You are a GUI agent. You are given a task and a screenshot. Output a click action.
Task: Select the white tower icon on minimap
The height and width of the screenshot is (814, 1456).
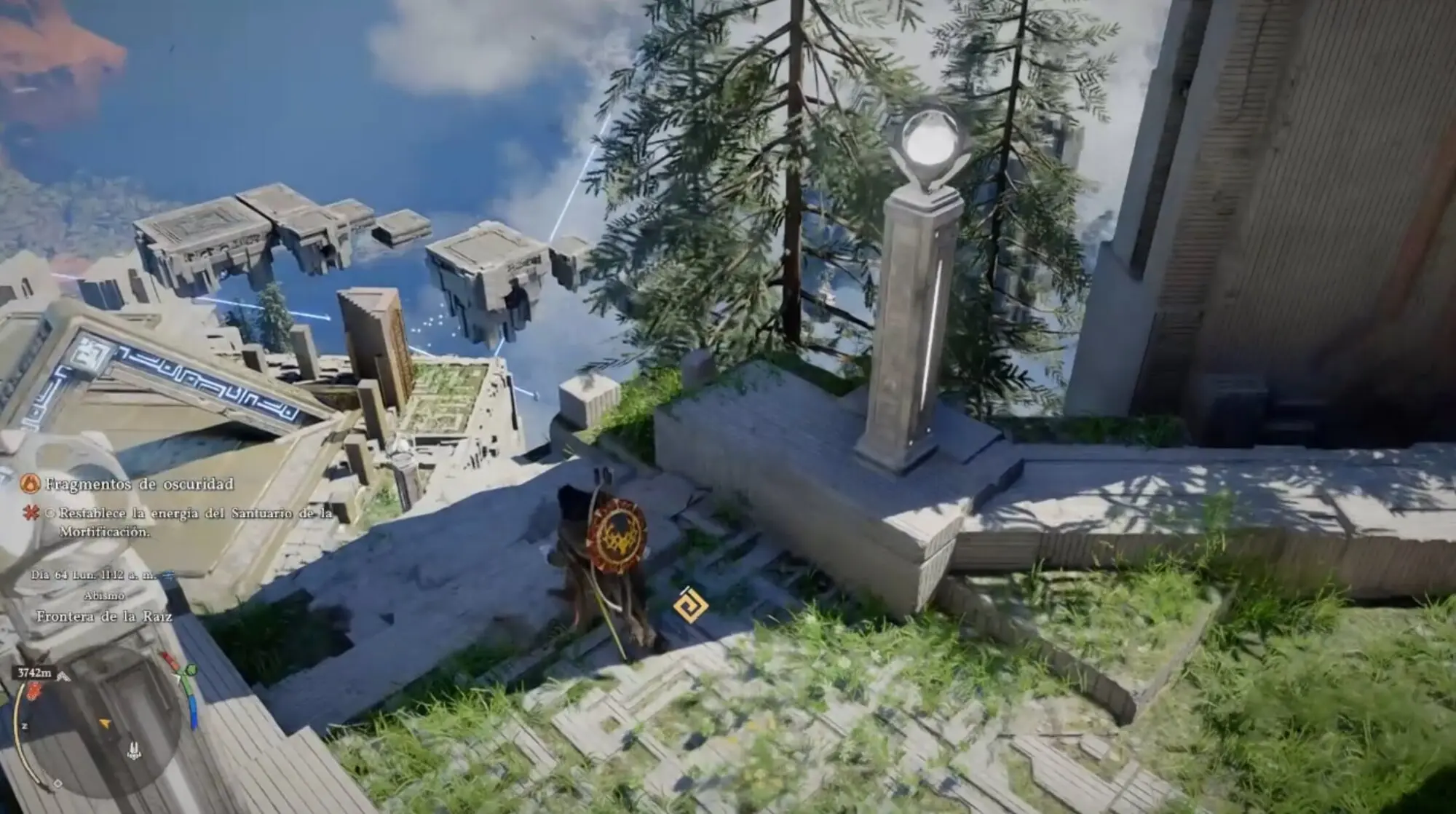pos(133,749)
